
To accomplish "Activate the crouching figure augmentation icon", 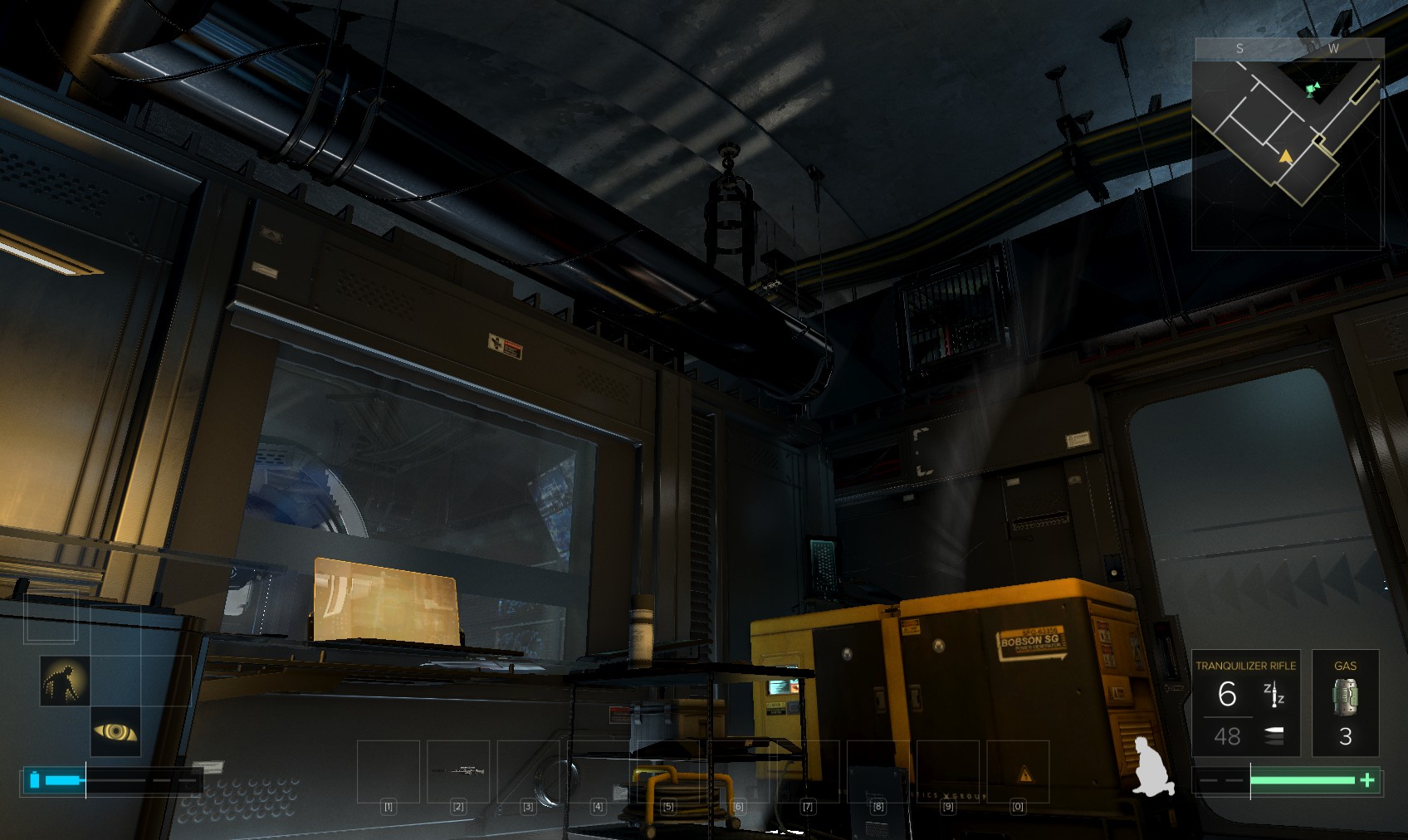I will pyautogui.click(x=65, y=681).
